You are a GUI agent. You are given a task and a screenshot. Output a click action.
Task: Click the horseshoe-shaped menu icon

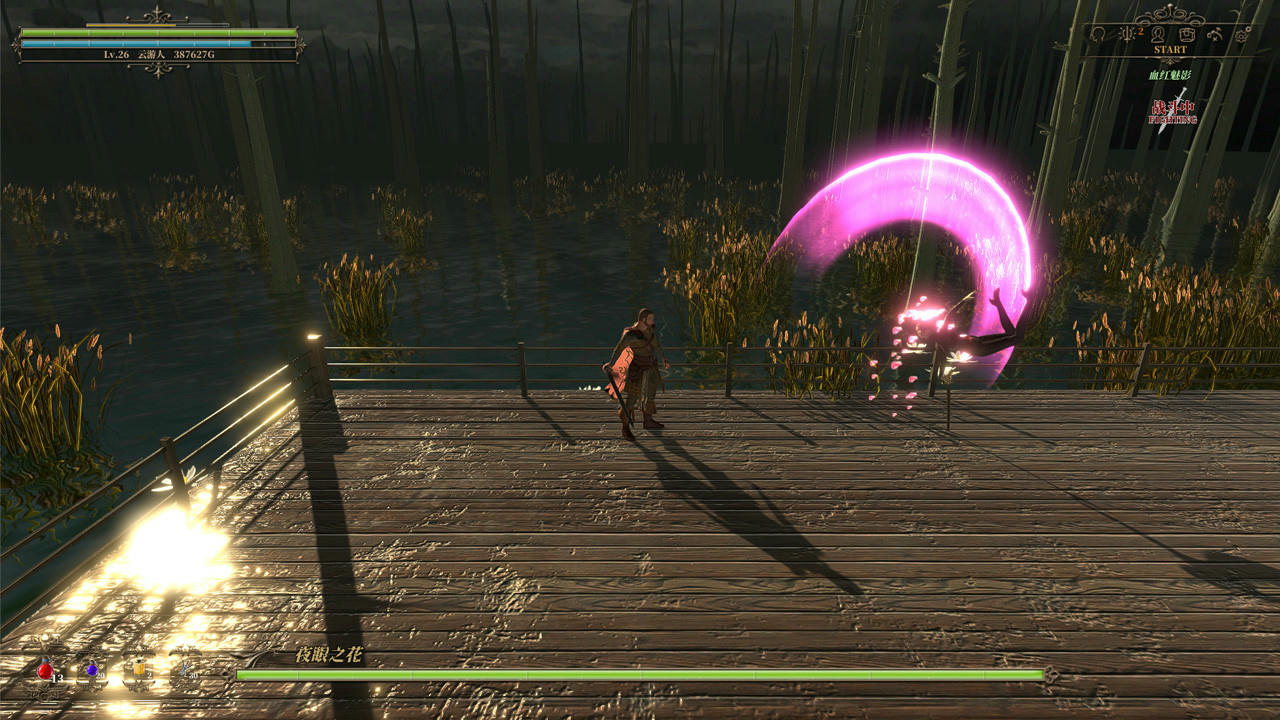pyautogui.click(x=1097, y=35)
